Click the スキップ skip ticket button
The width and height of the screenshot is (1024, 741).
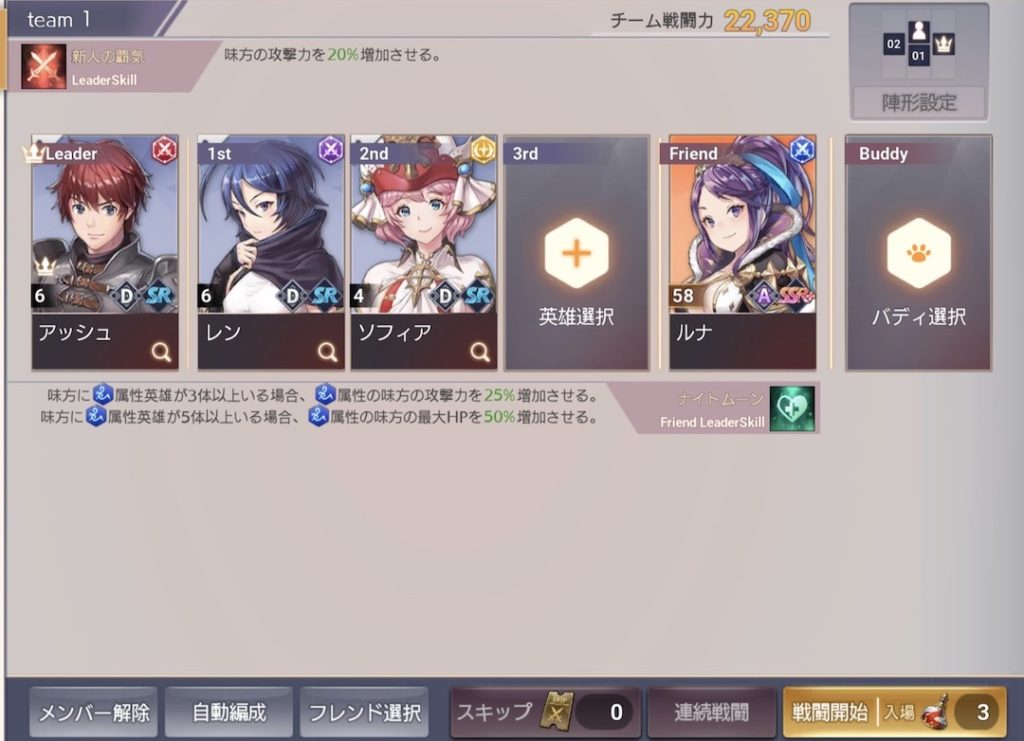tap(545, 713)
